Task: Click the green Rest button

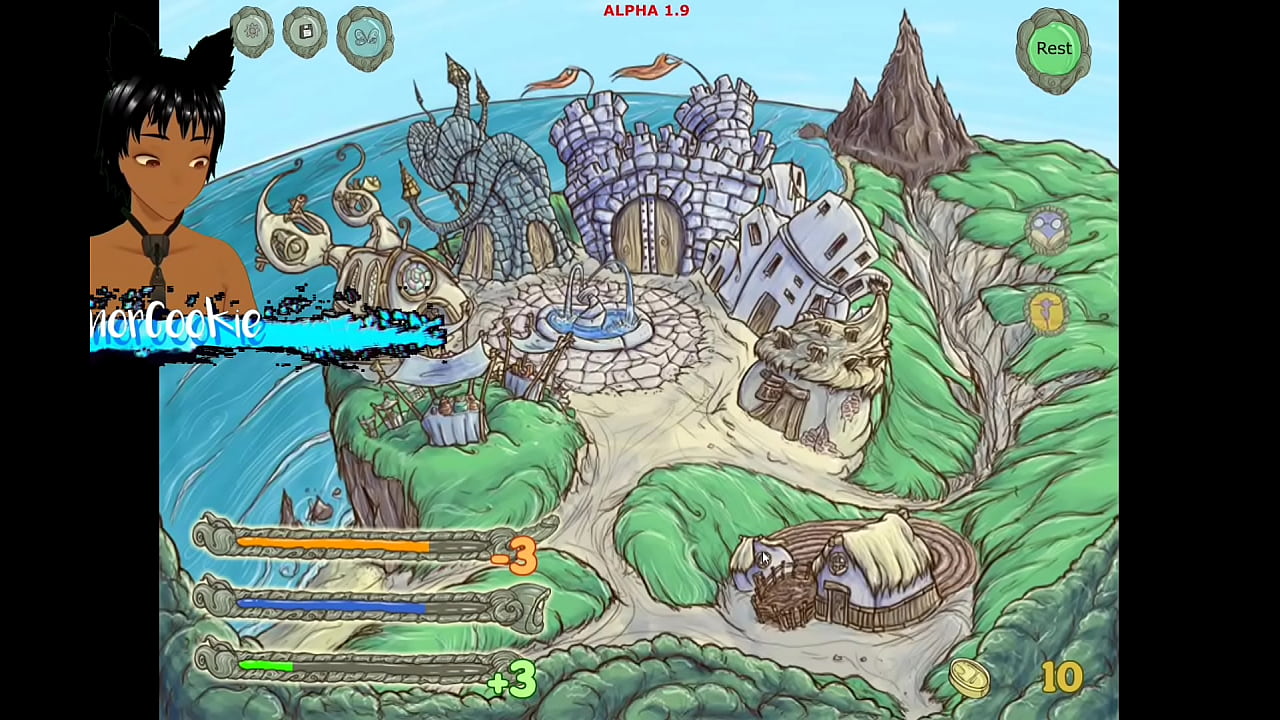Action: [1053, 49]
